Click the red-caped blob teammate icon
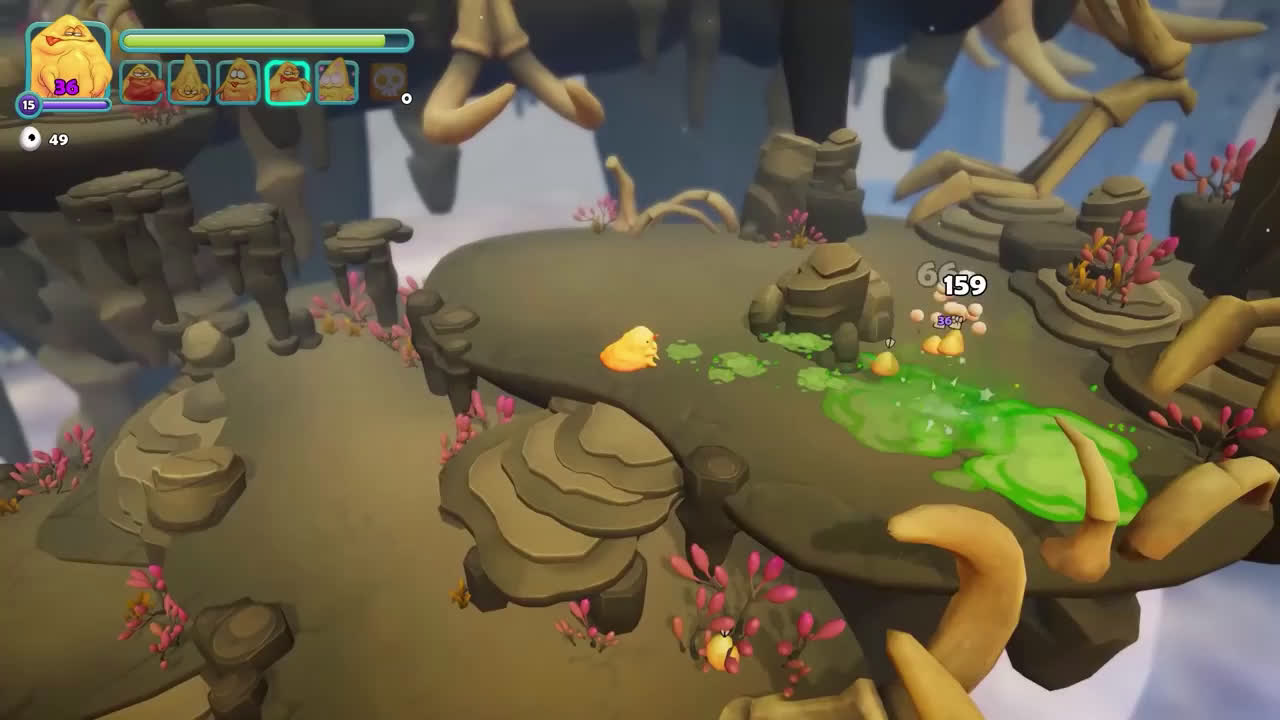The width and height of the screenshot is (1280, 720). pyautogui.click(x=141, y=79)
